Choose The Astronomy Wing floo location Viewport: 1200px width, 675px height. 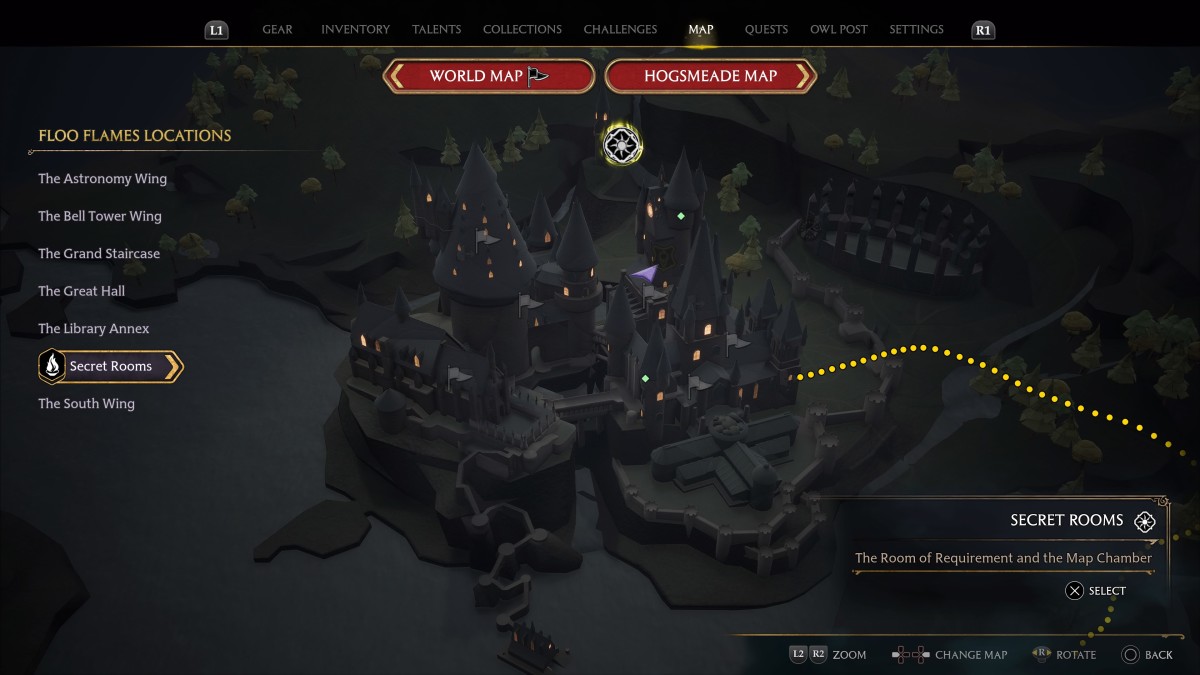102,179
